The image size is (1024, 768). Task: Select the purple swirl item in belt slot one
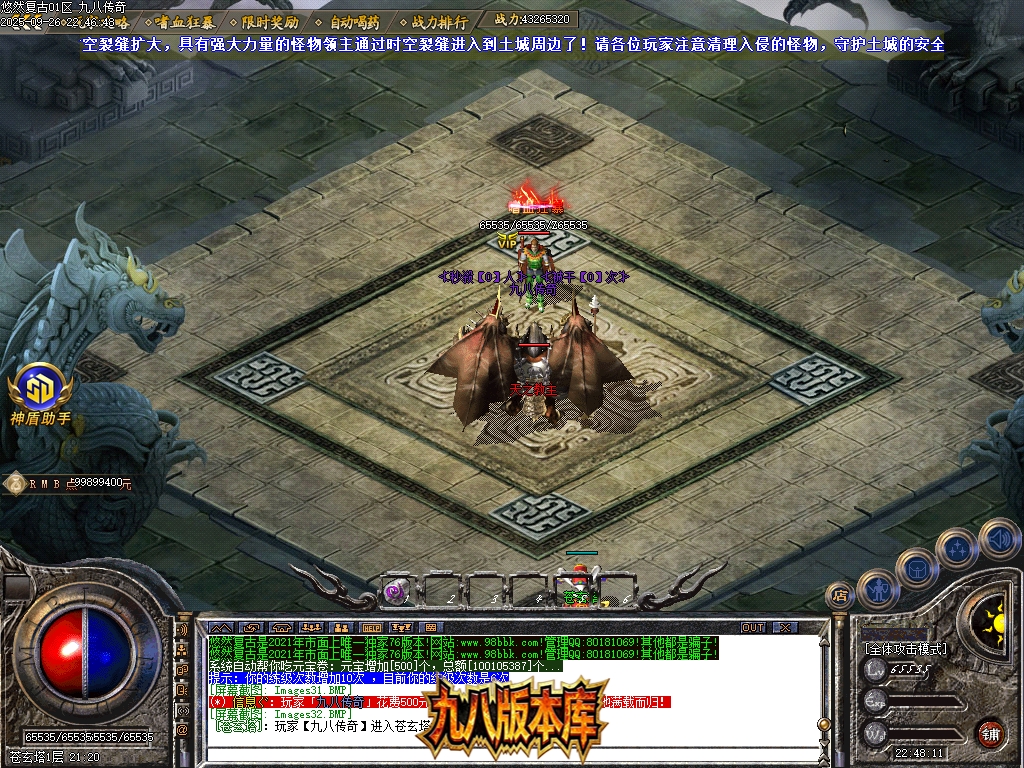tap(397, 591)
